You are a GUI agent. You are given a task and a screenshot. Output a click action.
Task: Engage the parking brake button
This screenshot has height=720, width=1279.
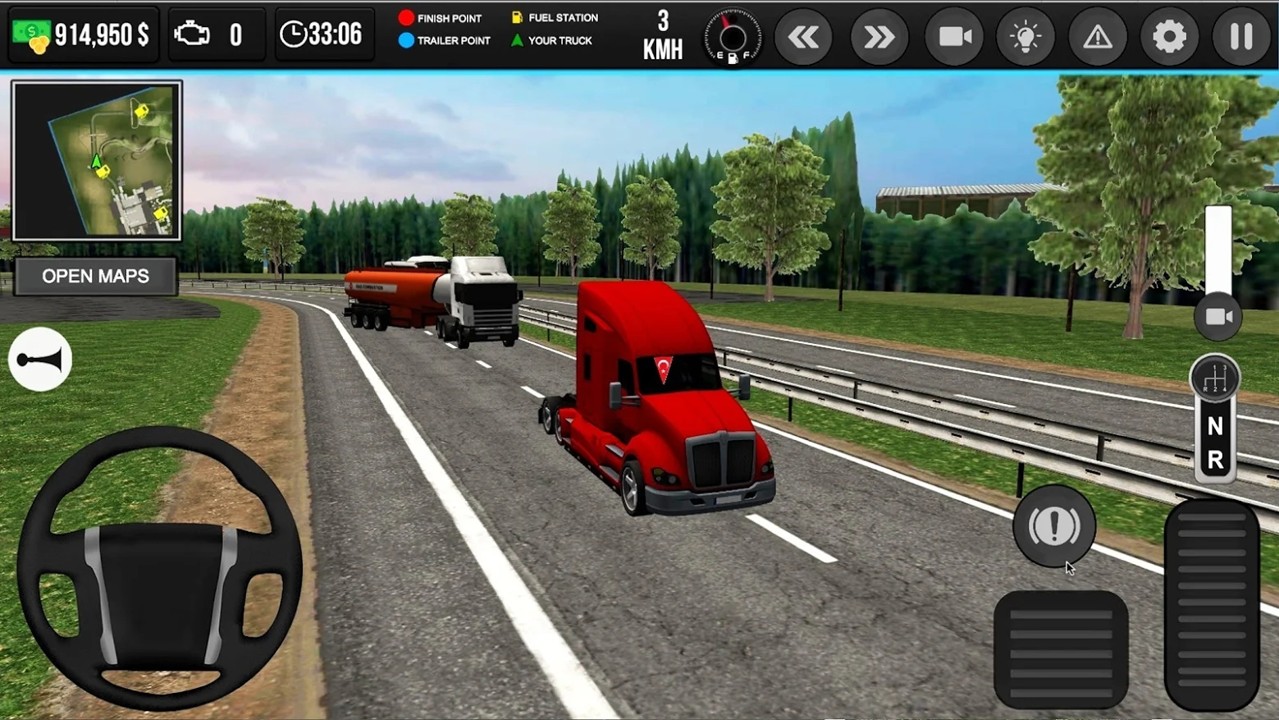pyautogui.click(x=1053, y=526)
